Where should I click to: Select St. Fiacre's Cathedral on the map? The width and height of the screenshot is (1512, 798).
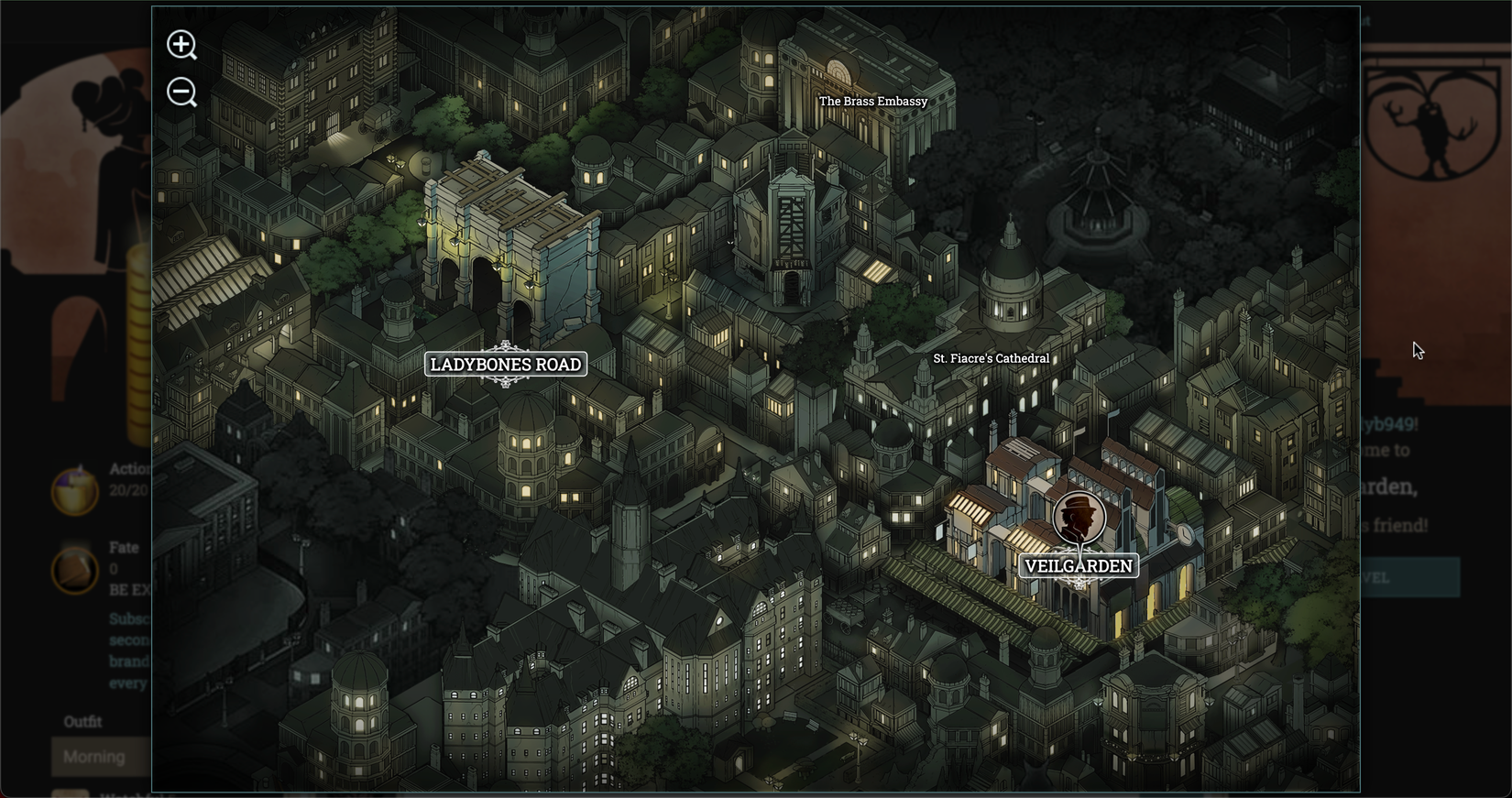(x=991, y=357)
